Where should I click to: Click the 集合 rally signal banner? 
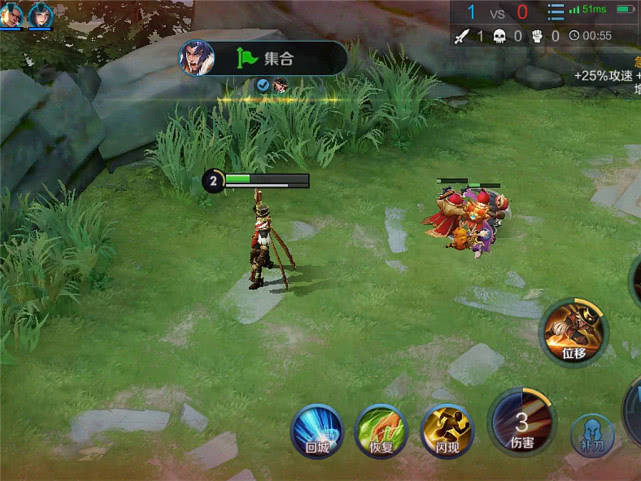tap(262, 58)
